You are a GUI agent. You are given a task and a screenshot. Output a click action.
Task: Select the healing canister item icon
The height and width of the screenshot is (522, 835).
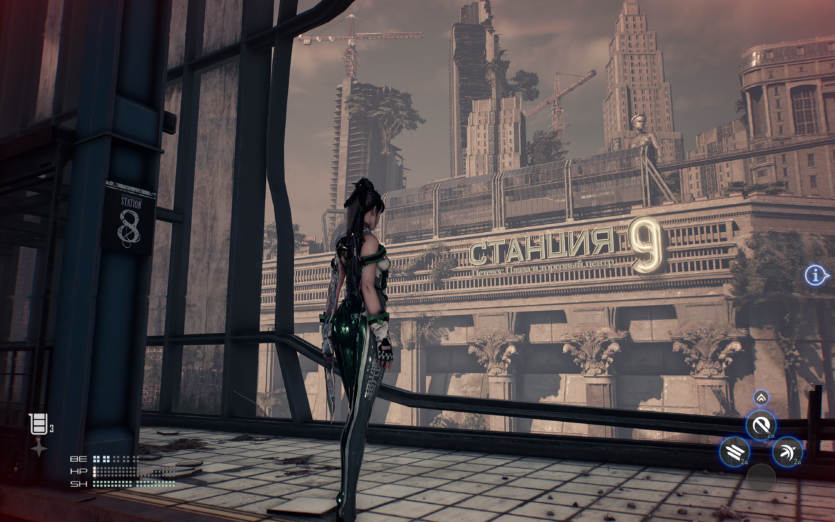tap(37, 426)
